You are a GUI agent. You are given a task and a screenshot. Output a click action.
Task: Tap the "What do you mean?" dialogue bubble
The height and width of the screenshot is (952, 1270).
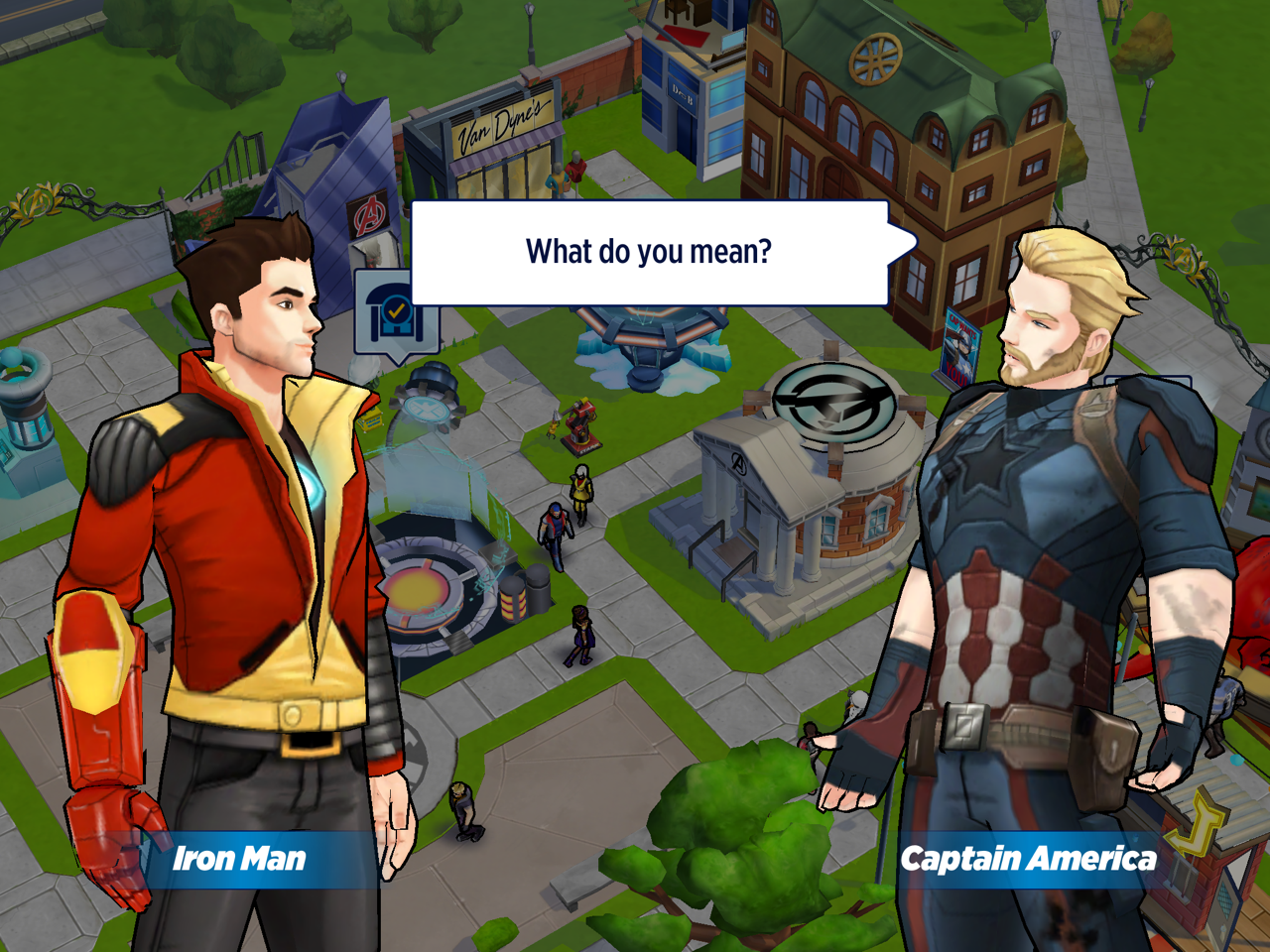[x=649, y=253]
